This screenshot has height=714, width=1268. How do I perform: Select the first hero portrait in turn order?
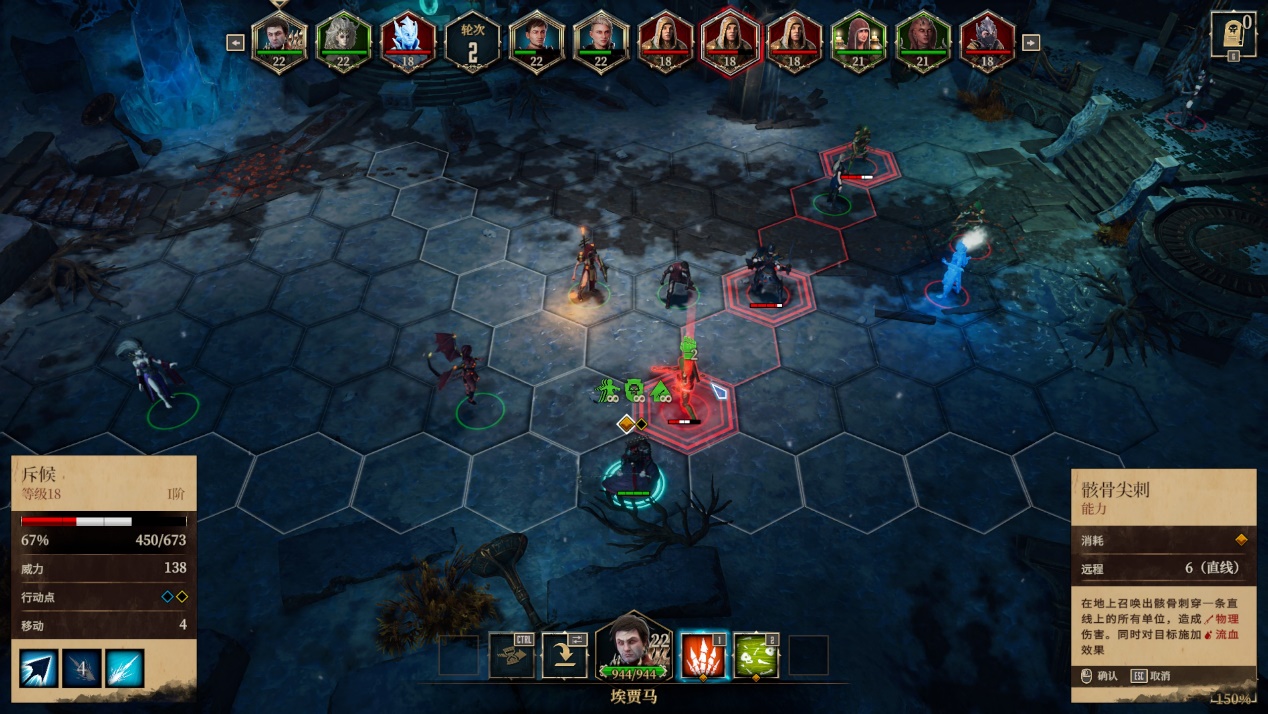coord(279,42)
